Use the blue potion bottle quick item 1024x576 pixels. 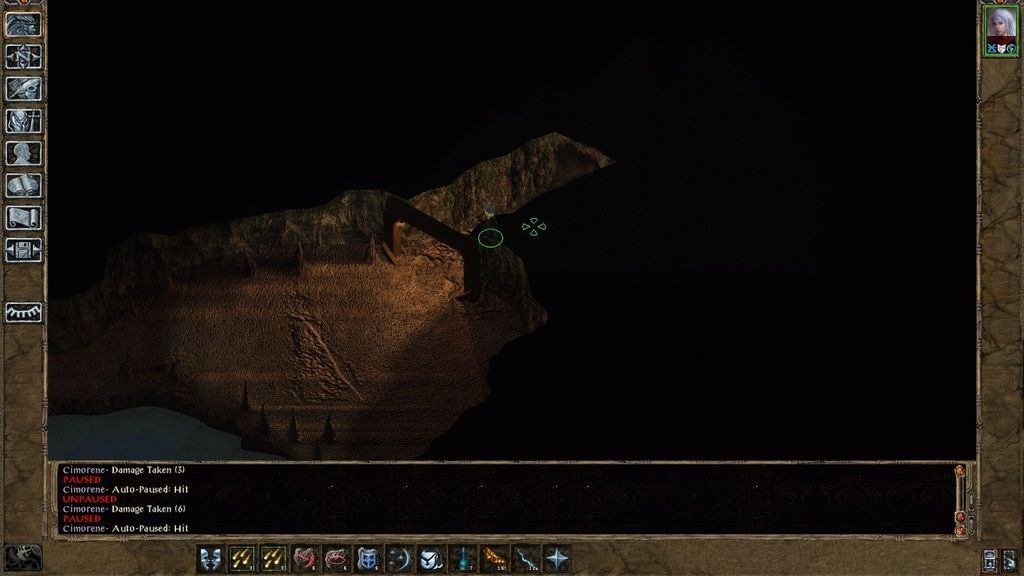coord(463,559)
